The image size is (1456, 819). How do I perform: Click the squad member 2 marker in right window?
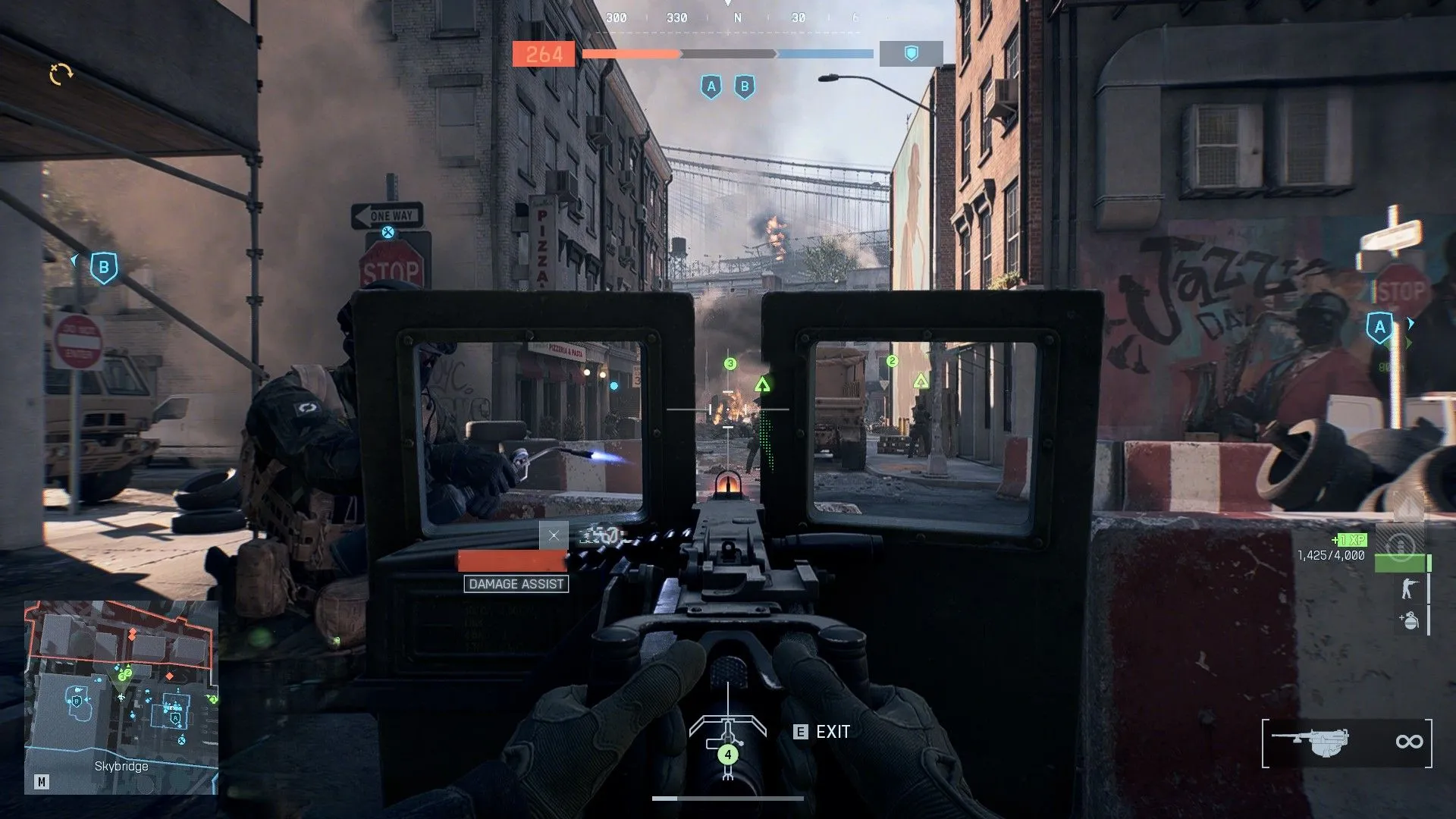pyautogui.click(x=893, y=362)
